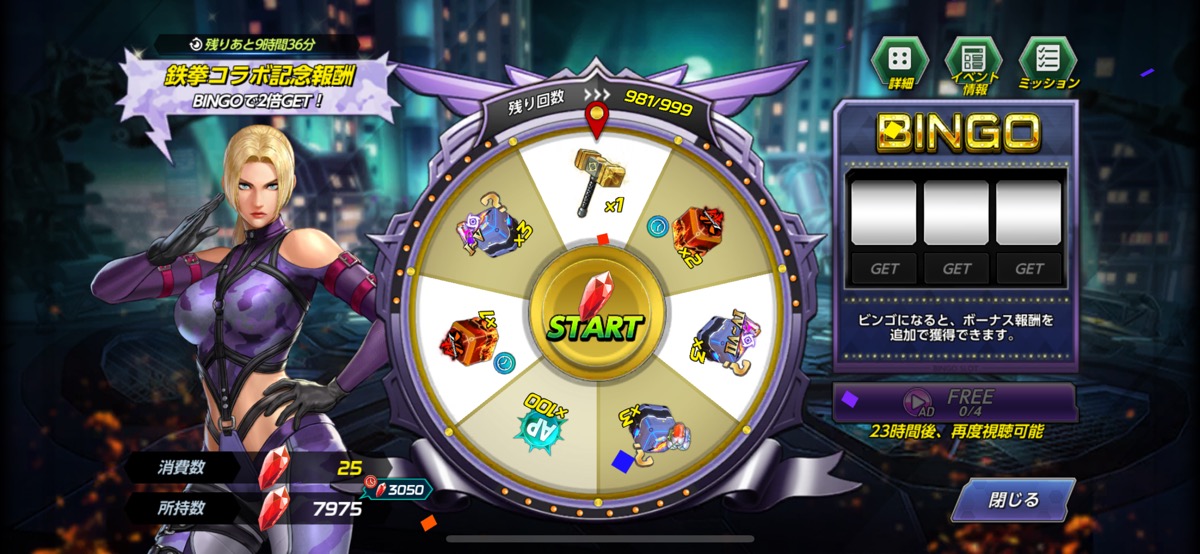Open the 詳細 details screen
Screen dimensions: 1200x554
(x=902, y=65)
